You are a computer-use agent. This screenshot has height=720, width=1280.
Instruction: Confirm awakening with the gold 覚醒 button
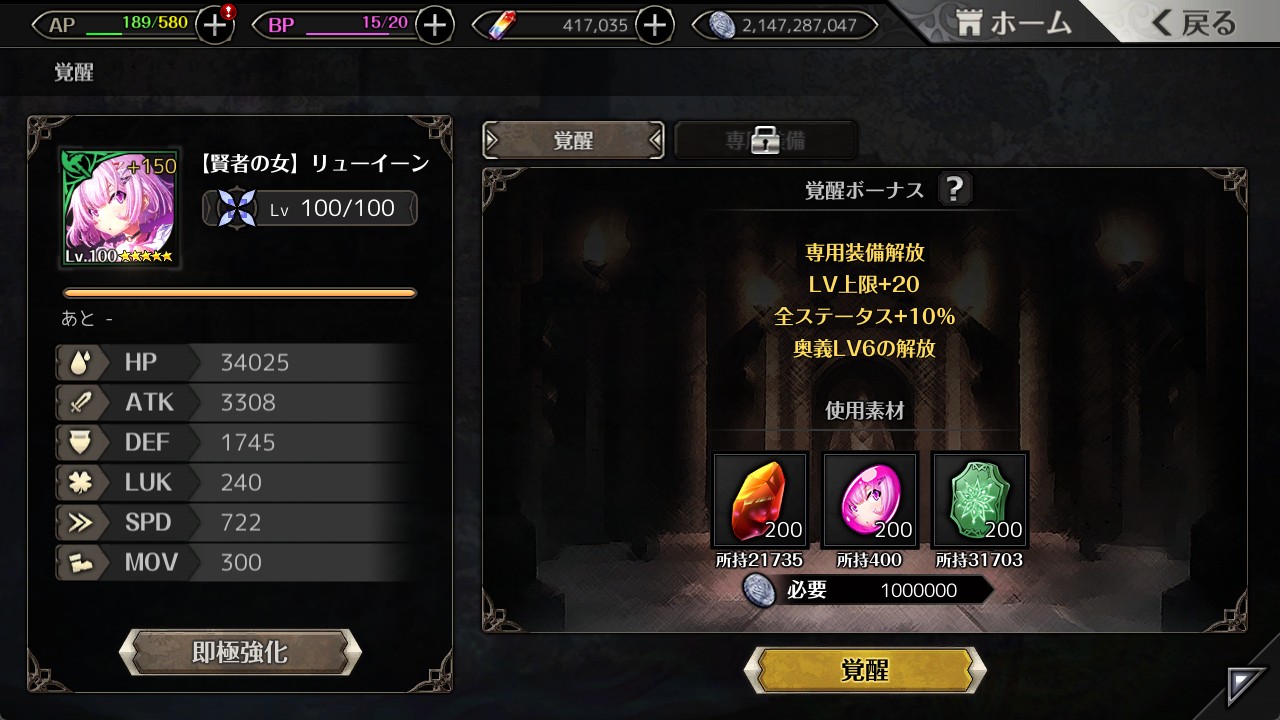[865, 670]
